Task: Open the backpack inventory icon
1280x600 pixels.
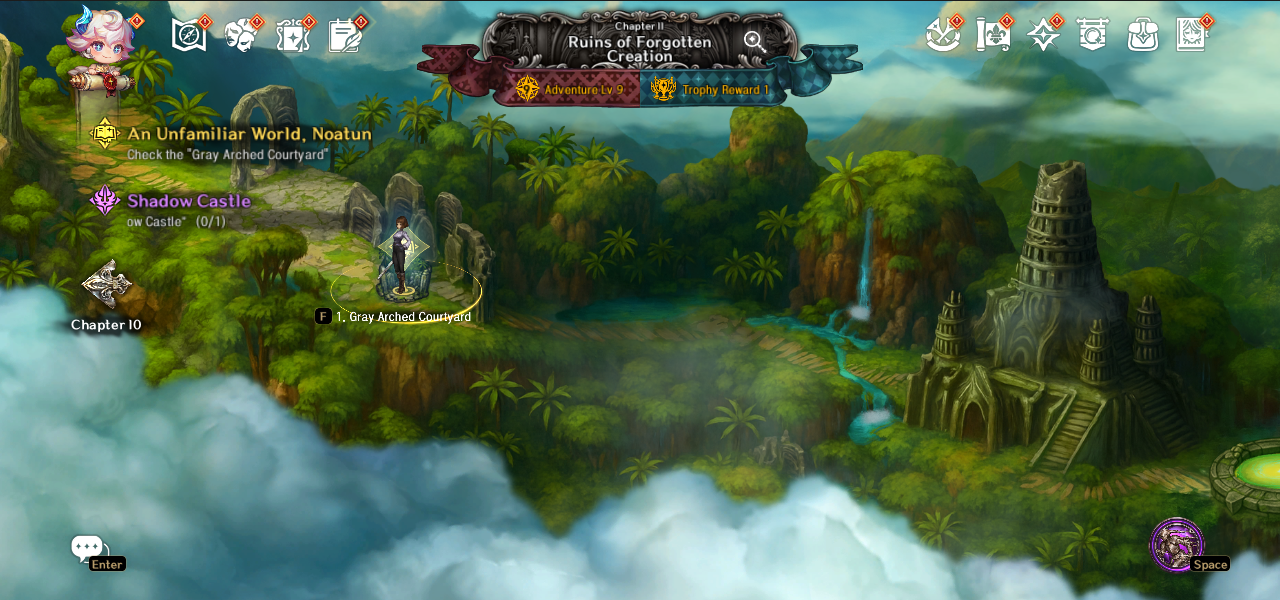Action: [1143, 35]
